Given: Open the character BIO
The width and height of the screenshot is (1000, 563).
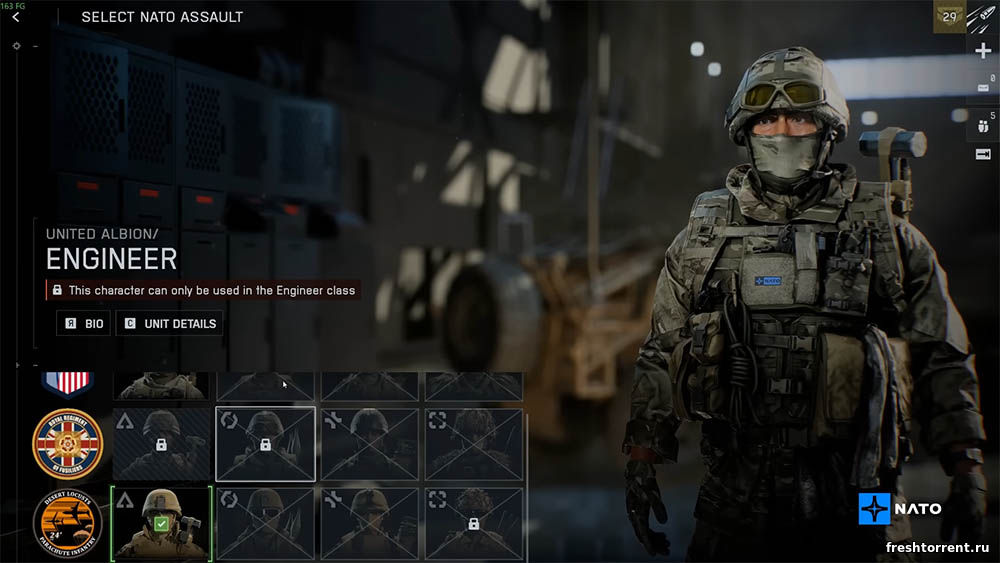Looking at the screenshot, I should (83, 324).
